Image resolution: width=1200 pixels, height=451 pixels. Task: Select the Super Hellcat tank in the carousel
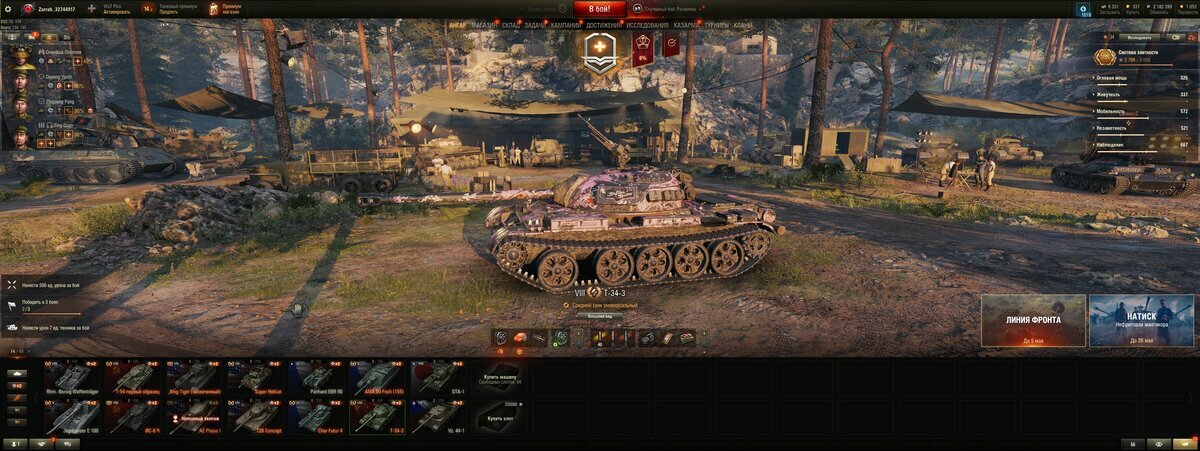pyautogui.click(x=257, y=377)
